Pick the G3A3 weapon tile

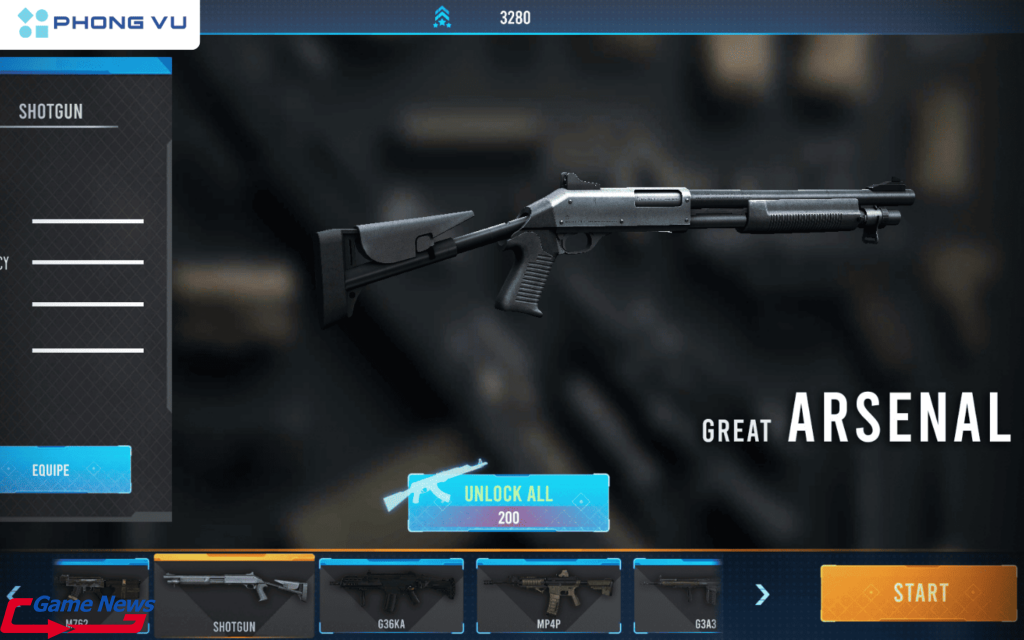[x=678, y=597]
